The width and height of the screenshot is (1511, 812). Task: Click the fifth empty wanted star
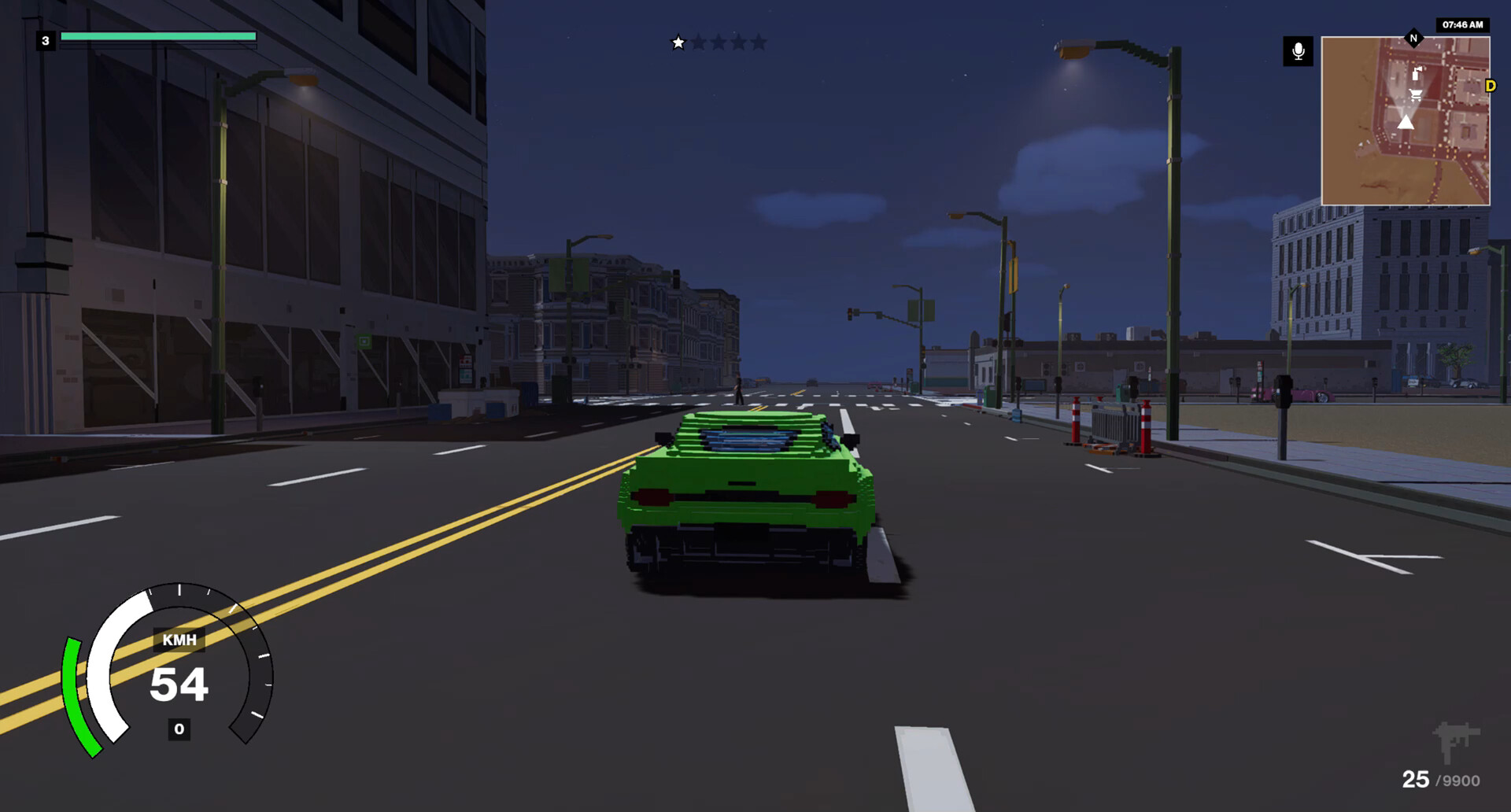(759, 42)
